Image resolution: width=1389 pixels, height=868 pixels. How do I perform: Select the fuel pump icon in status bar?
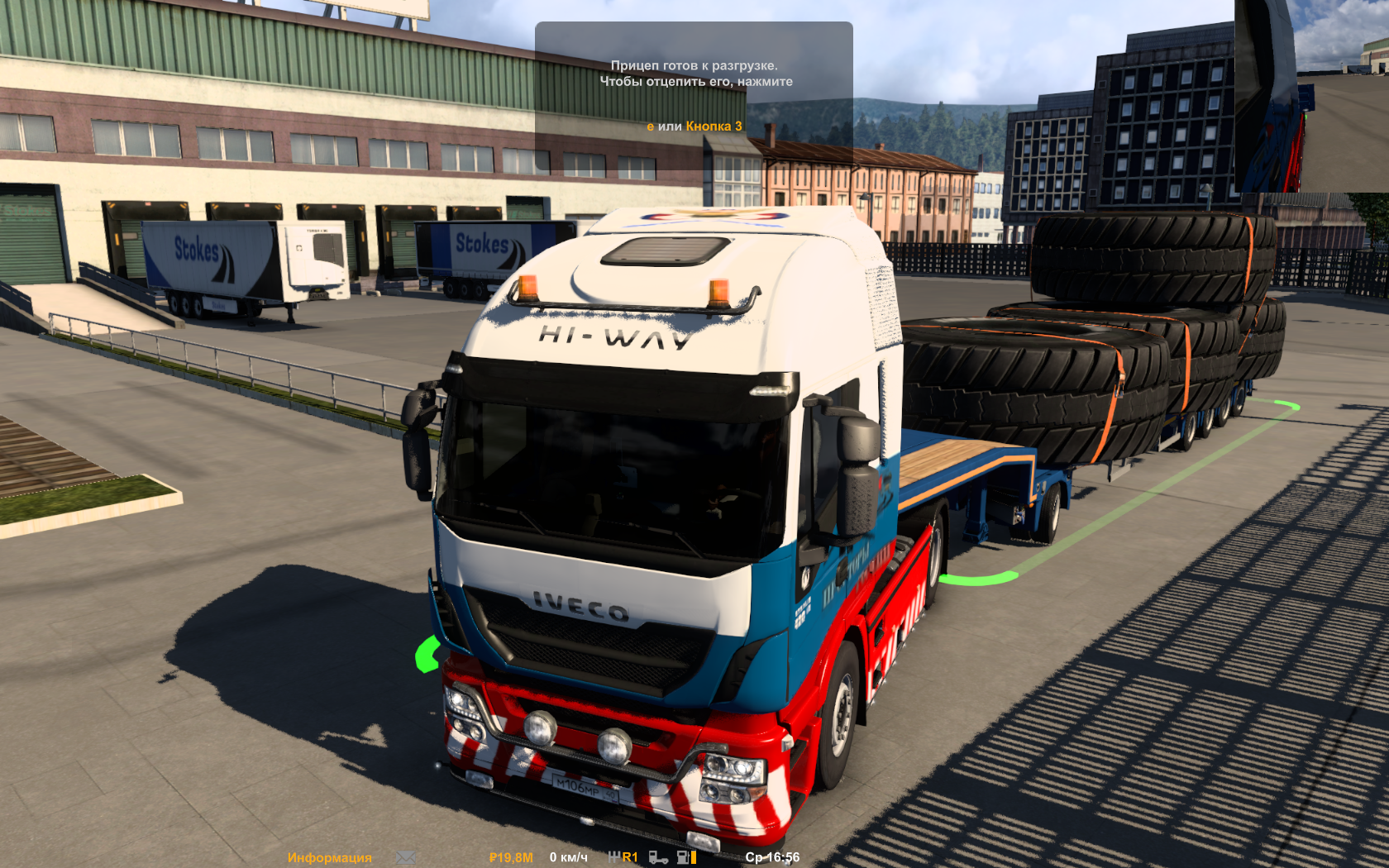tap(681, 857)
